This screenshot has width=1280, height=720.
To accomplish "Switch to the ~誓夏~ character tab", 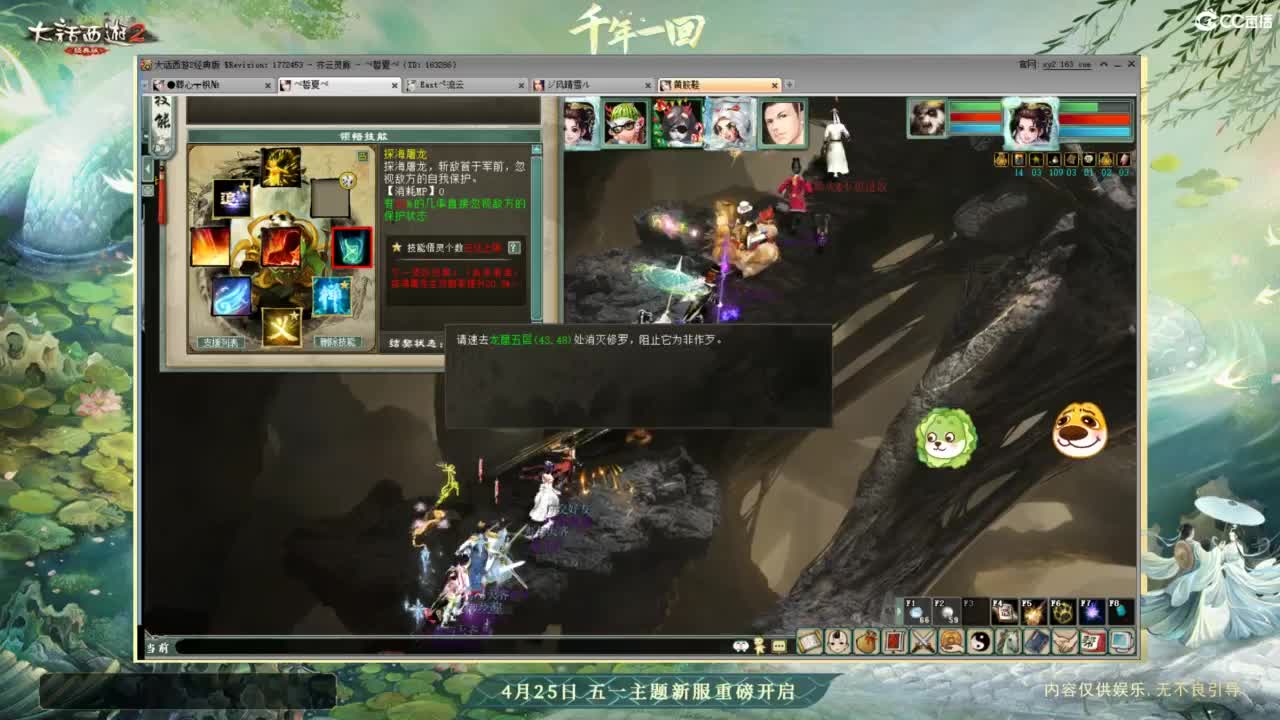I will (330, 86).
